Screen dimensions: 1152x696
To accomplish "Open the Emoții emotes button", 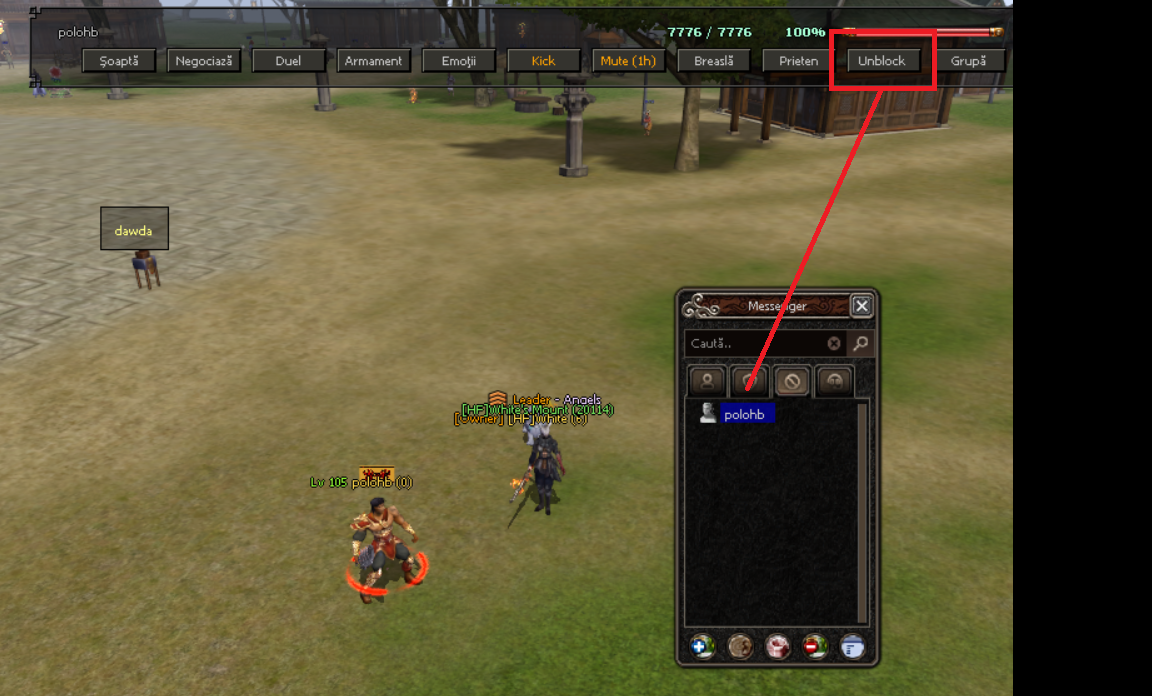I will (x=459, y=61).
